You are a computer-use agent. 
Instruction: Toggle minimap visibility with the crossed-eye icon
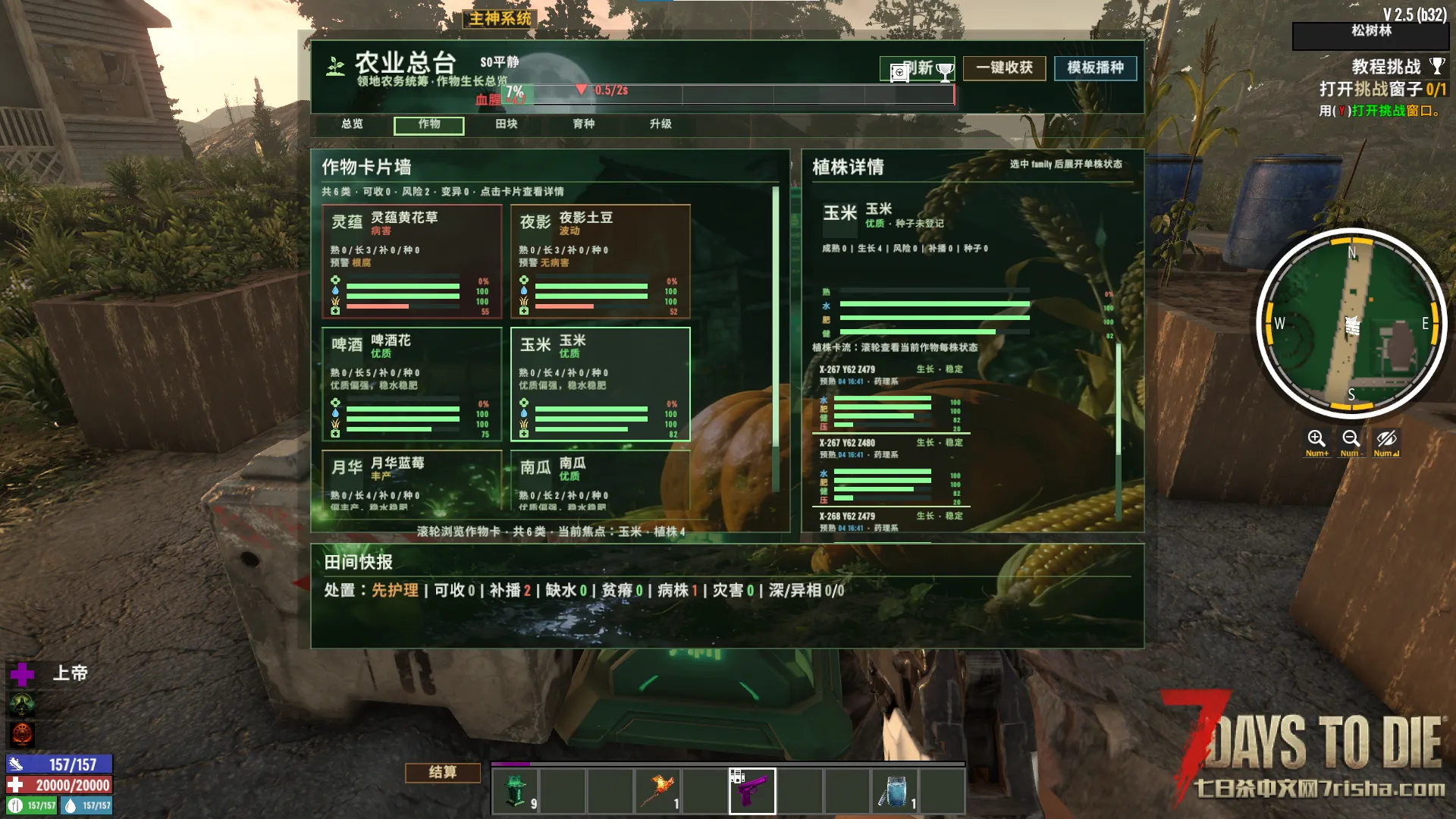[x=1386, y=440]
